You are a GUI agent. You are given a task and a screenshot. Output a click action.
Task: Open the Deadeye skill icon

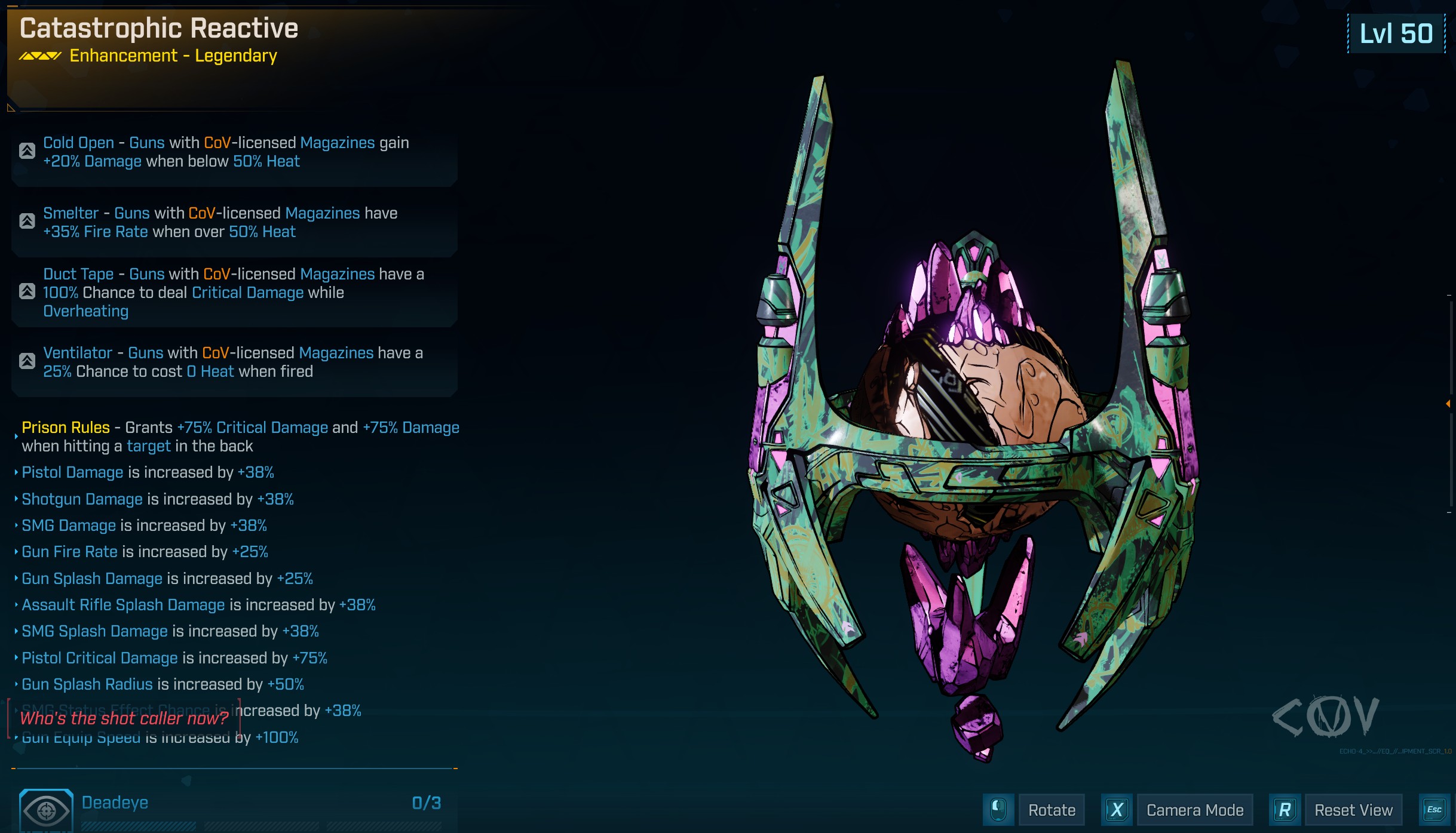pos(47,810)
